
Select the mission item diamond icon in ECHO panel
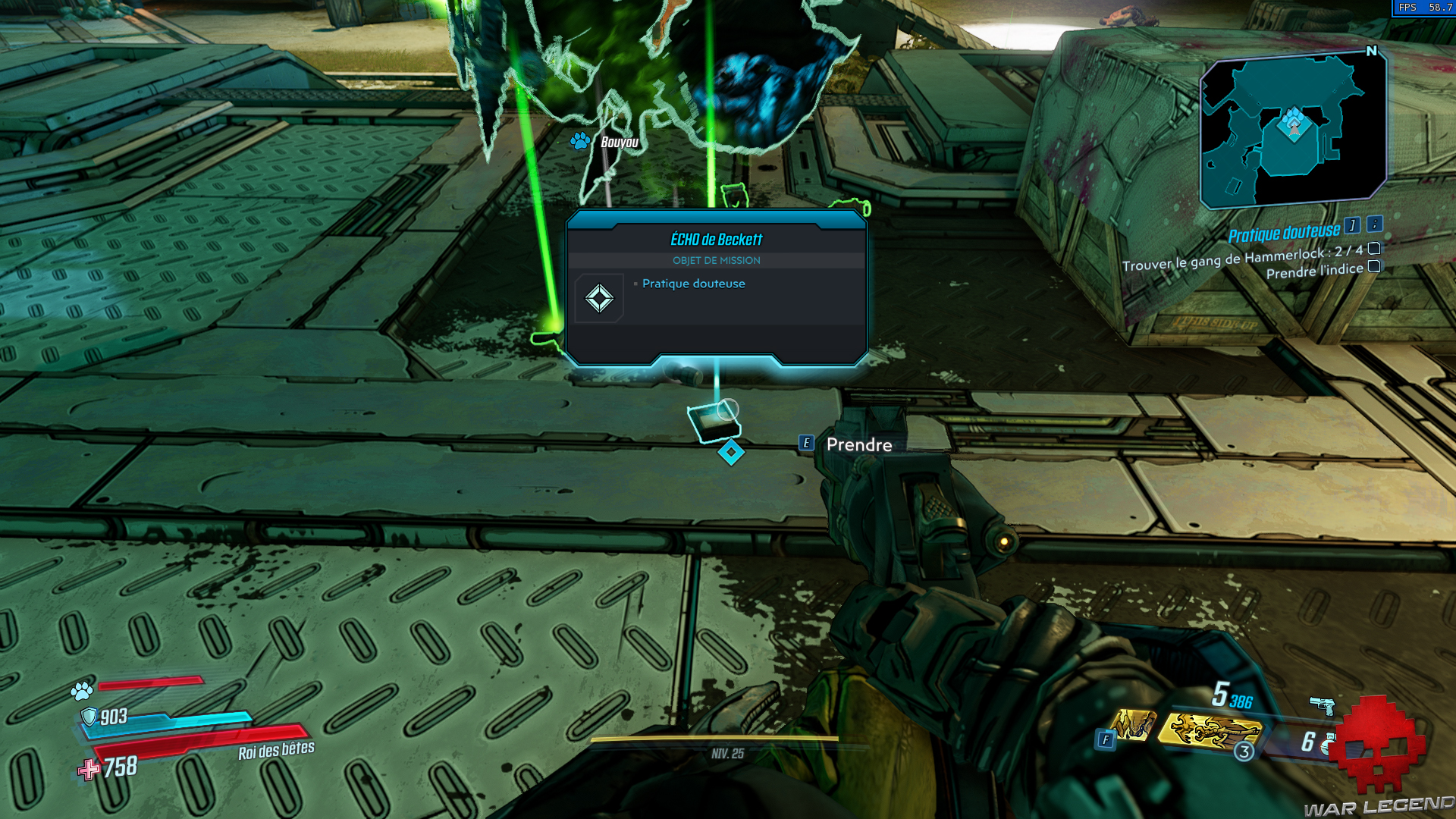point(598,297)
